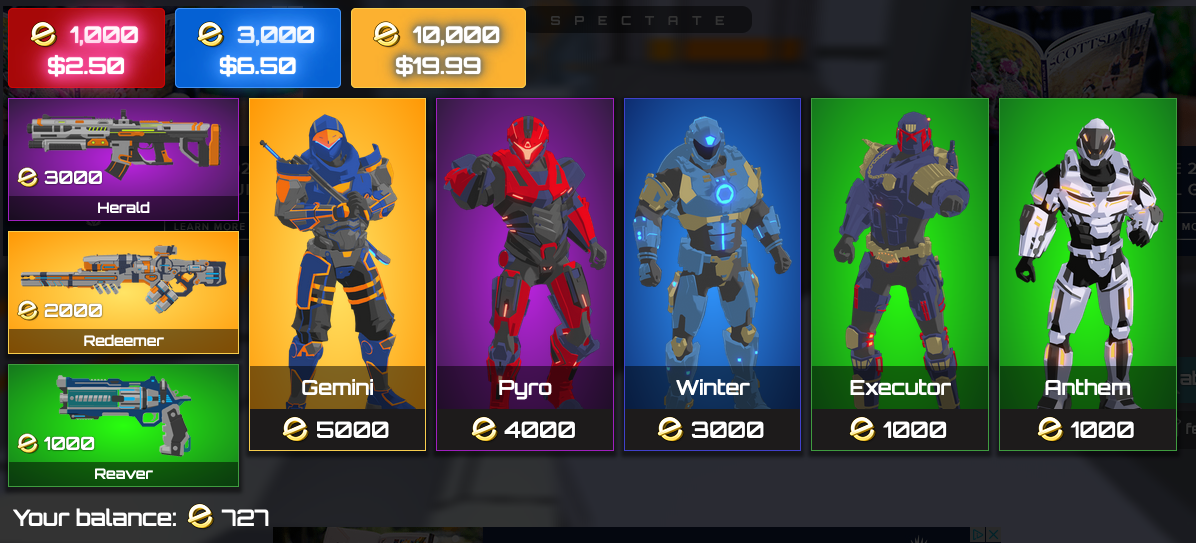Choose the Pyro character skin
This screenshot has width=1196, height=543.
[524, 274]
